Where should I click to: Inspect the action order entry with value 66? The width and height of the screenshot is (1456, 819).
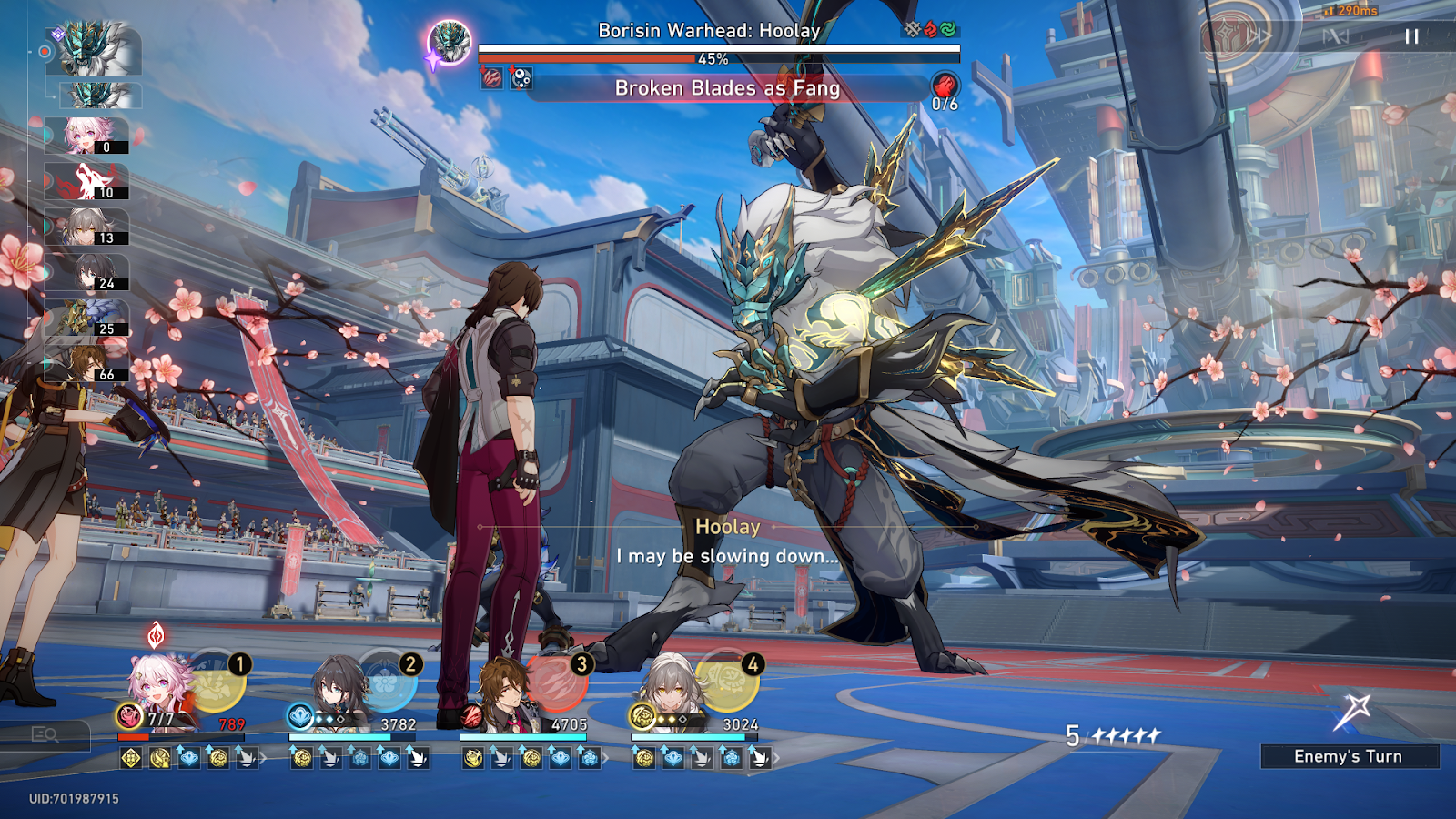click(x=88, y=363)
